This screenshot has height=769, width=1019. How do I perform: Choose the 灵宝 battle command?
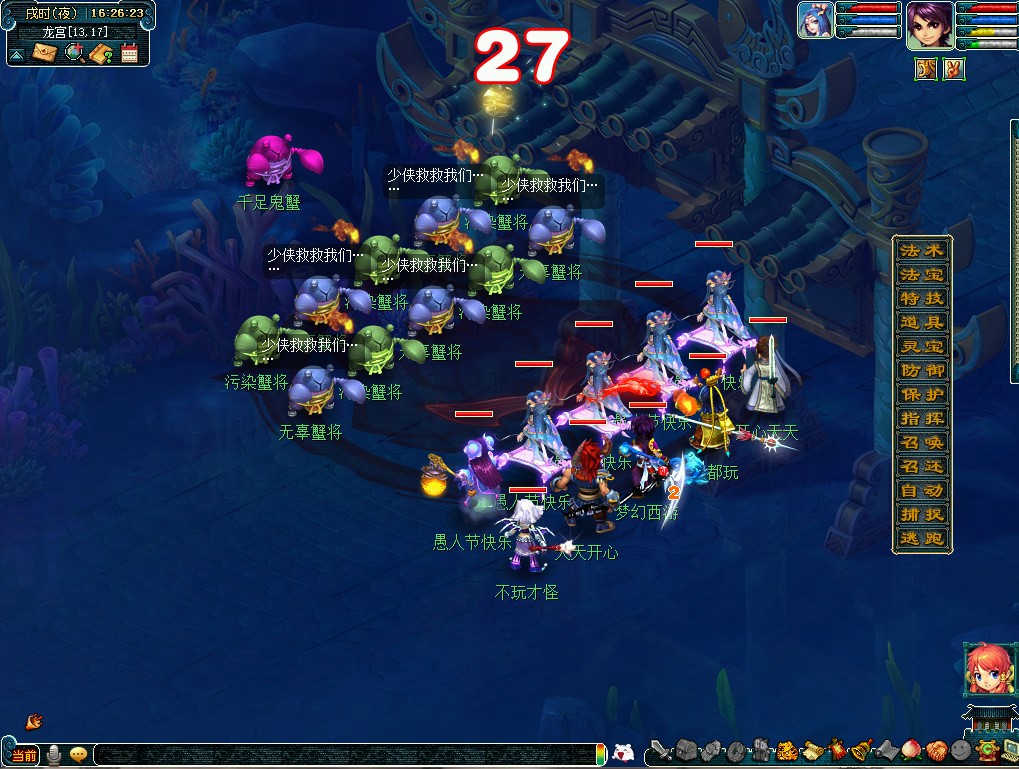point(921,346)
